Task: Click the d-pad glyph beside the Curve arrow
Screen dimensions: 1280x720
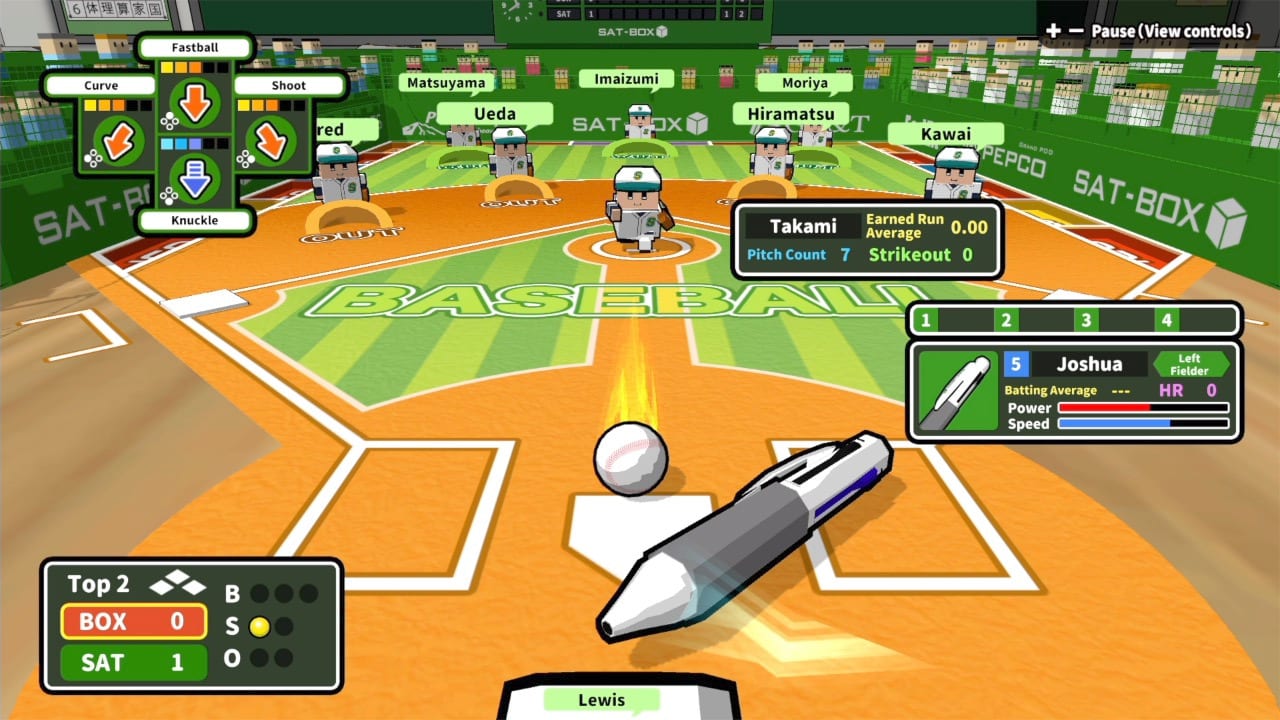Action: 92,157
